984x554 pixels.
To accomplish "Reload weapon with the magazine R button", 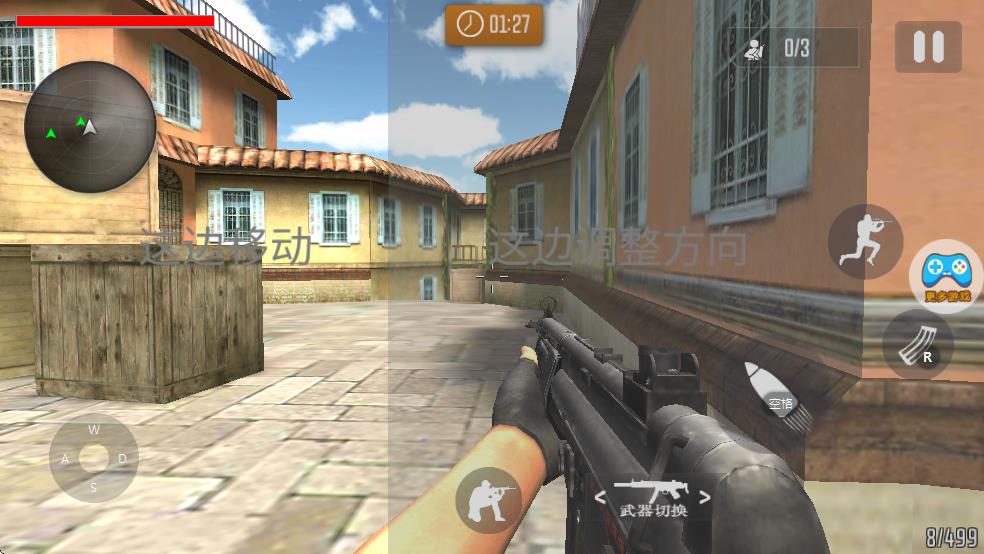I will click(917, 343).
